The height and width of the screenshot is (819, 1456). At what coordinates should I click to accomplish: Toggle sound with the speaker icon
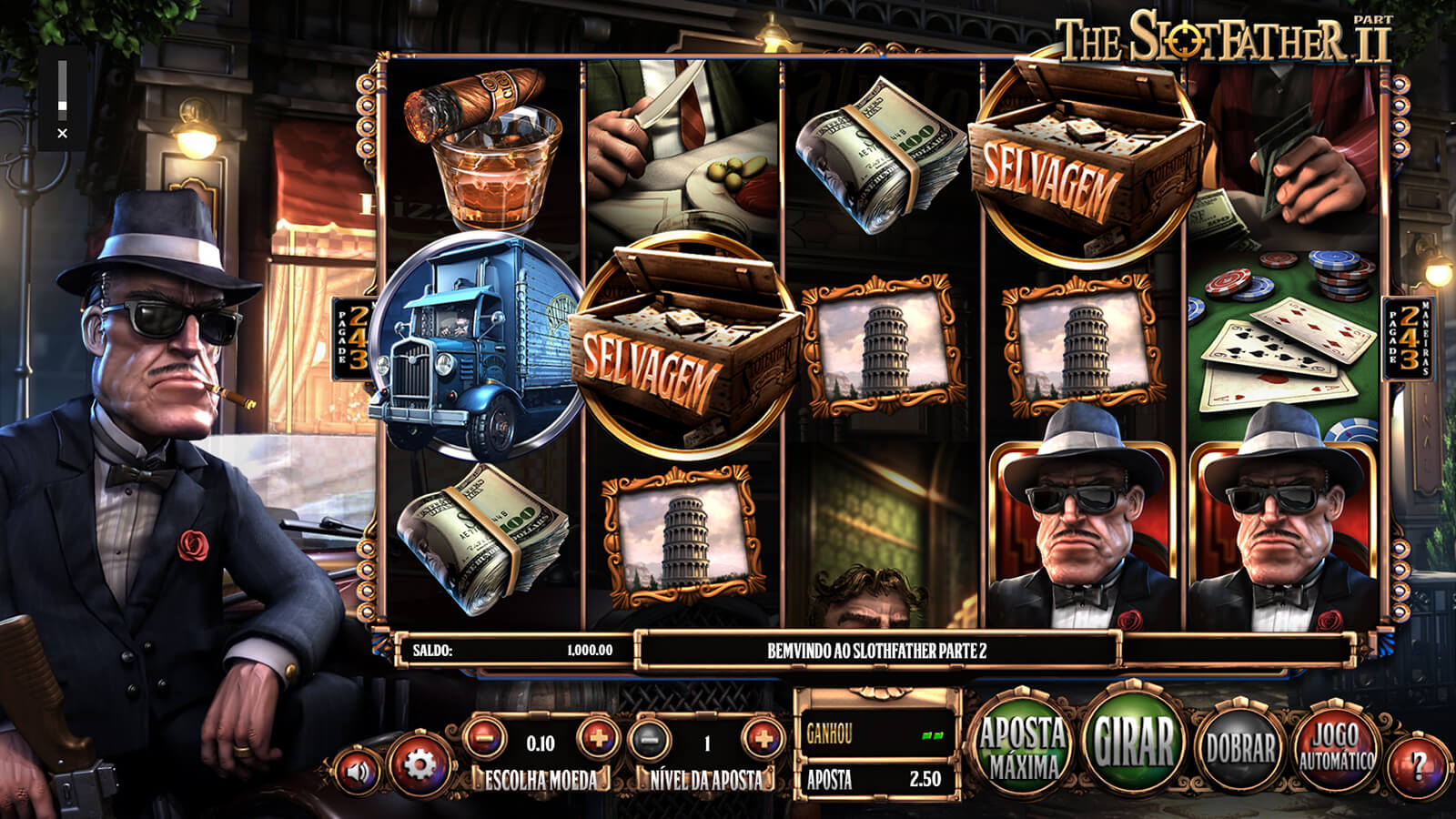click(359, 772)
